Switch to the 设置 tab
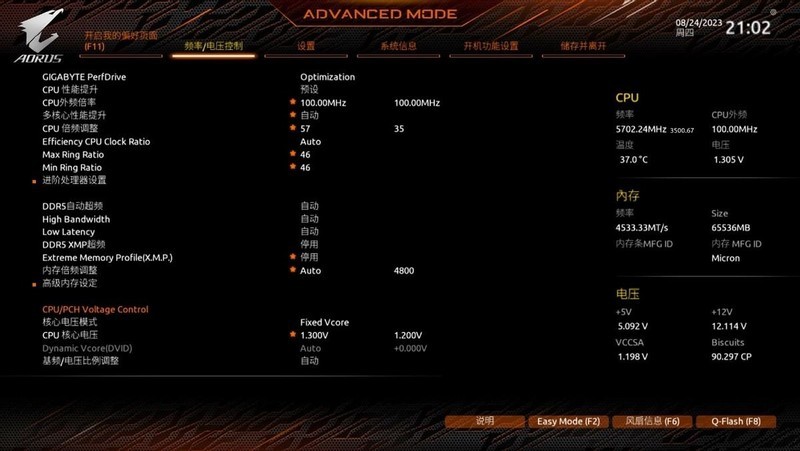Viewport: 800px width, 451px height. pyautogui.click(x=306, y=46)
